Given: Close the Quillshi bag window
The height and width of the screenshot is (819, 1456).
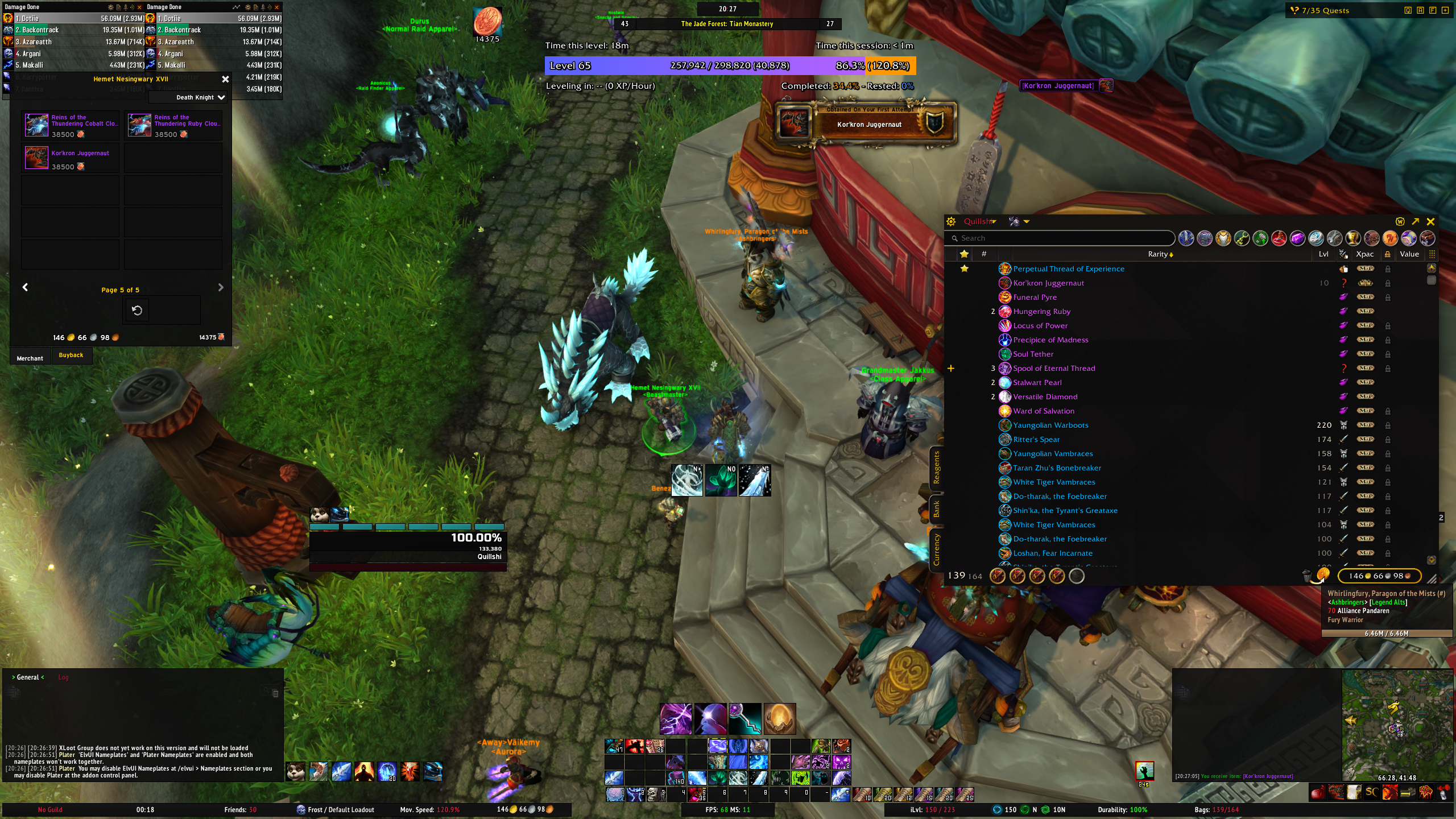Looking at the screenshot, I should 1431,222.
